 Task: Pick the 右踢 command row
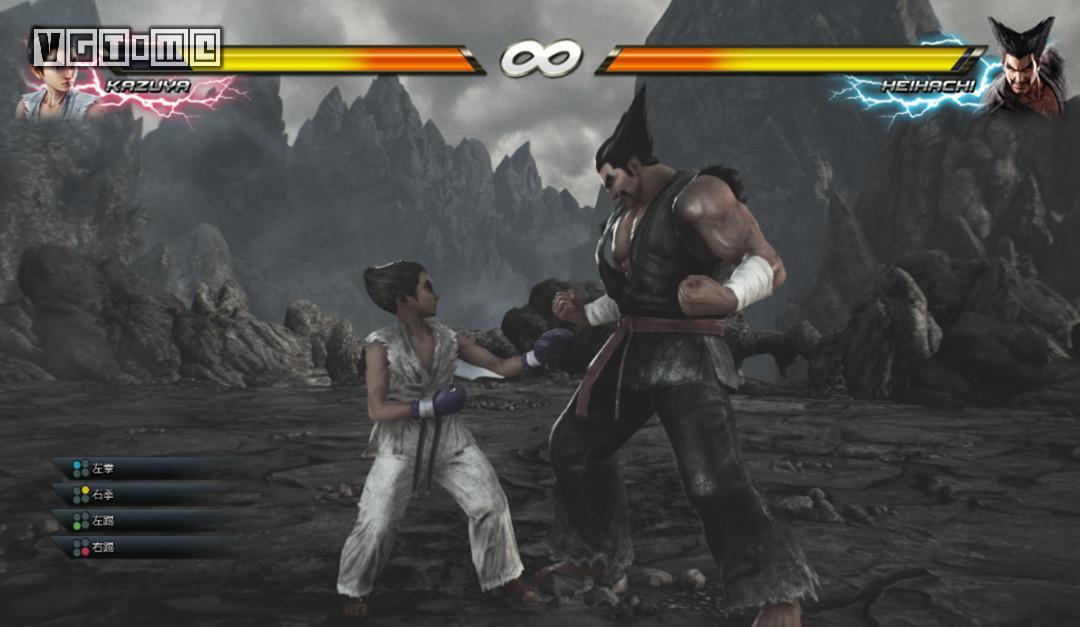[x=140, y=547]
